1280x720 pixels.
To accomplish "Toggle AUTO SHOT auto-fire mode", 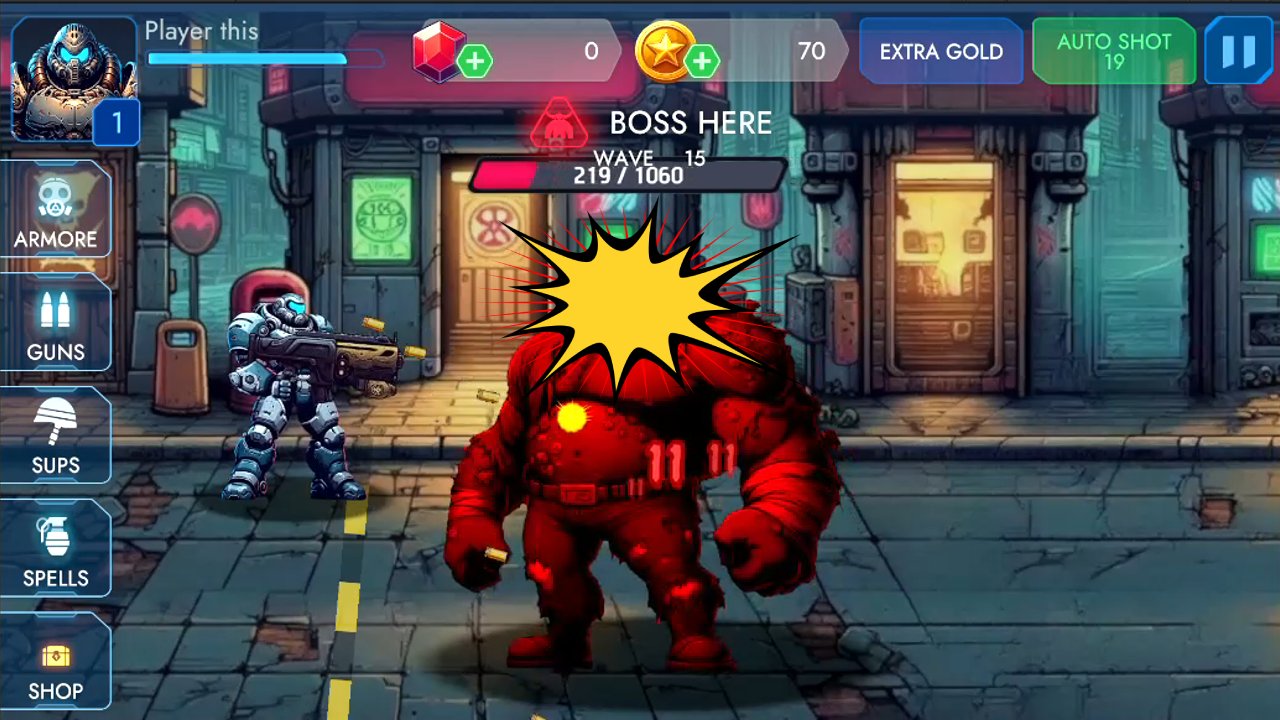I will click(x=1113, y=52).
